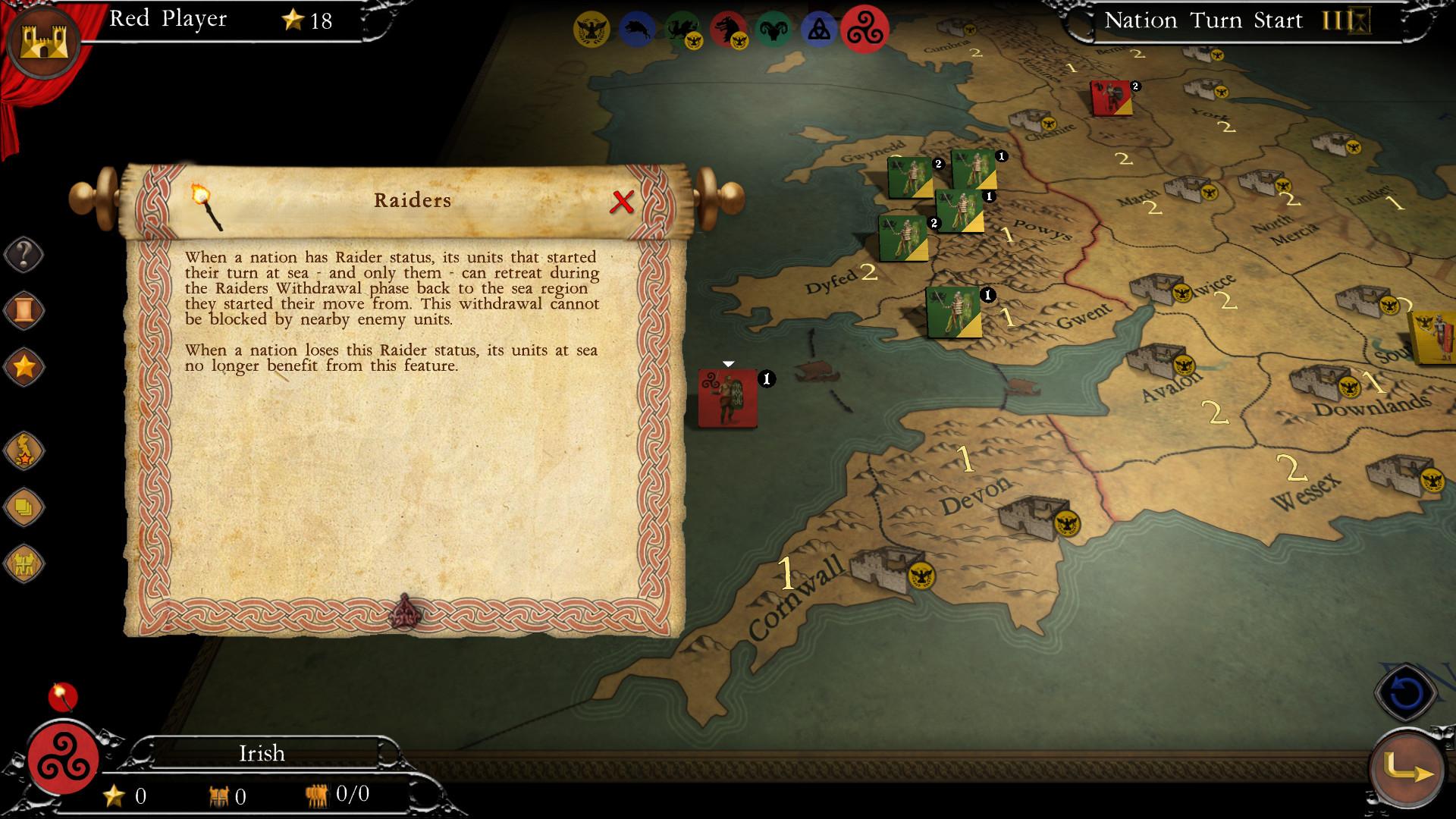Close the Raiders scroll with the red X
1456x819 pixels.
coord(623,202)
